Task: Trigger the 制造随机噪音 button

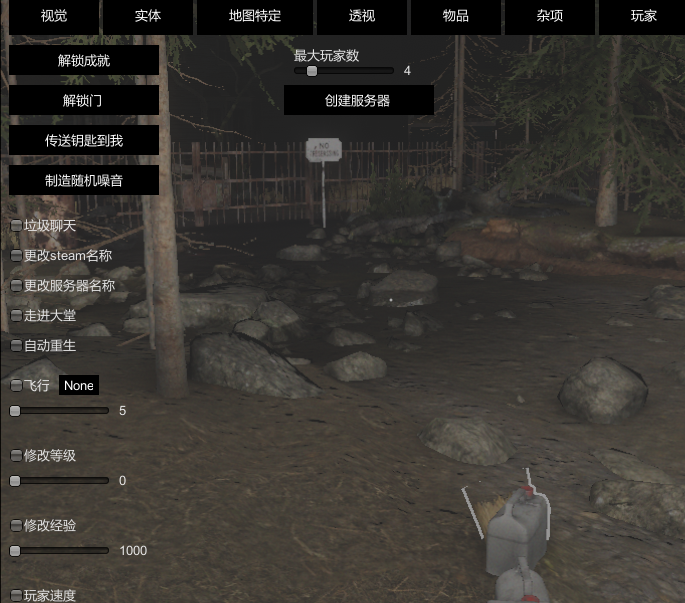Action: point(84,180)
